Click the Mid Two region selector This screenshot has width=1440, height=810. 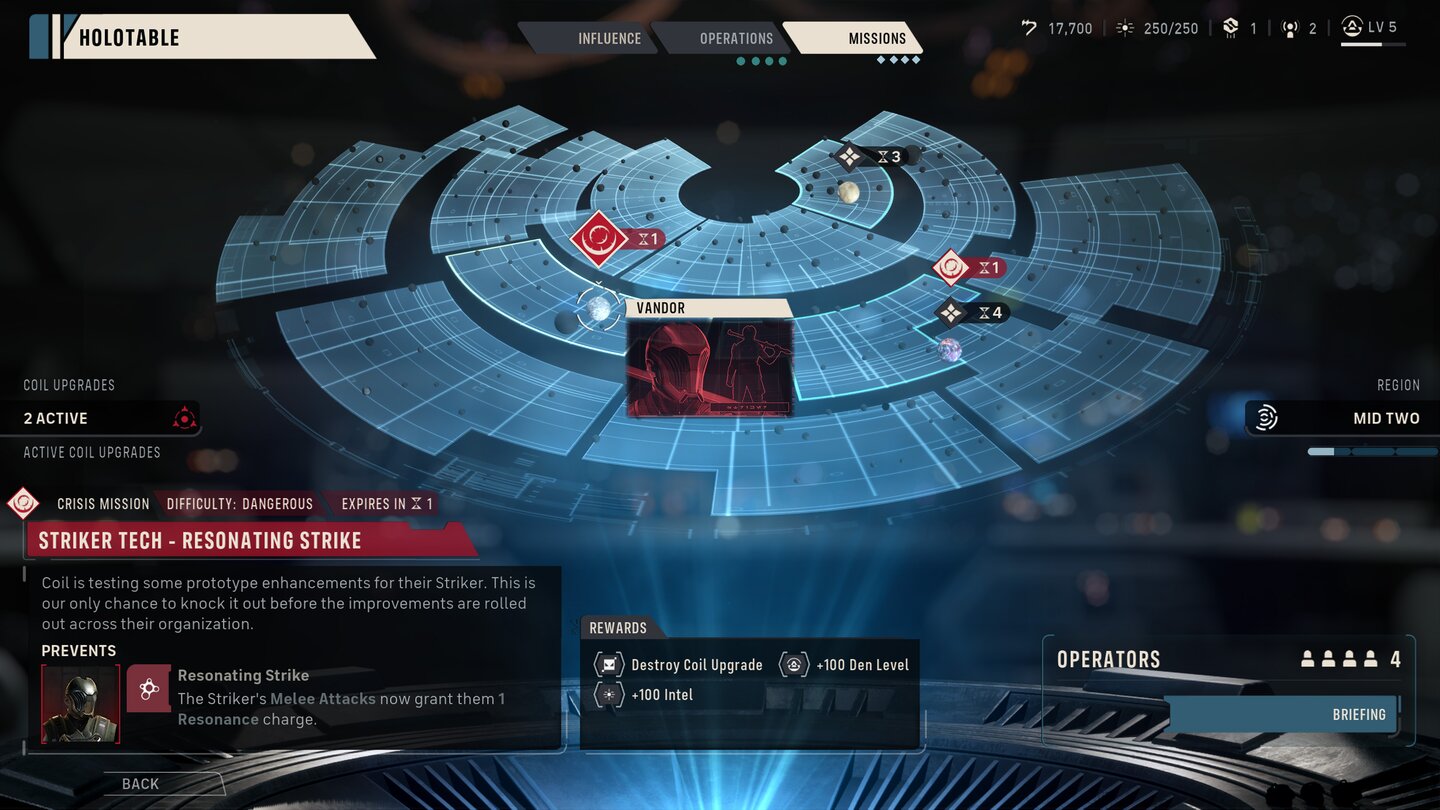point(1340,418)
